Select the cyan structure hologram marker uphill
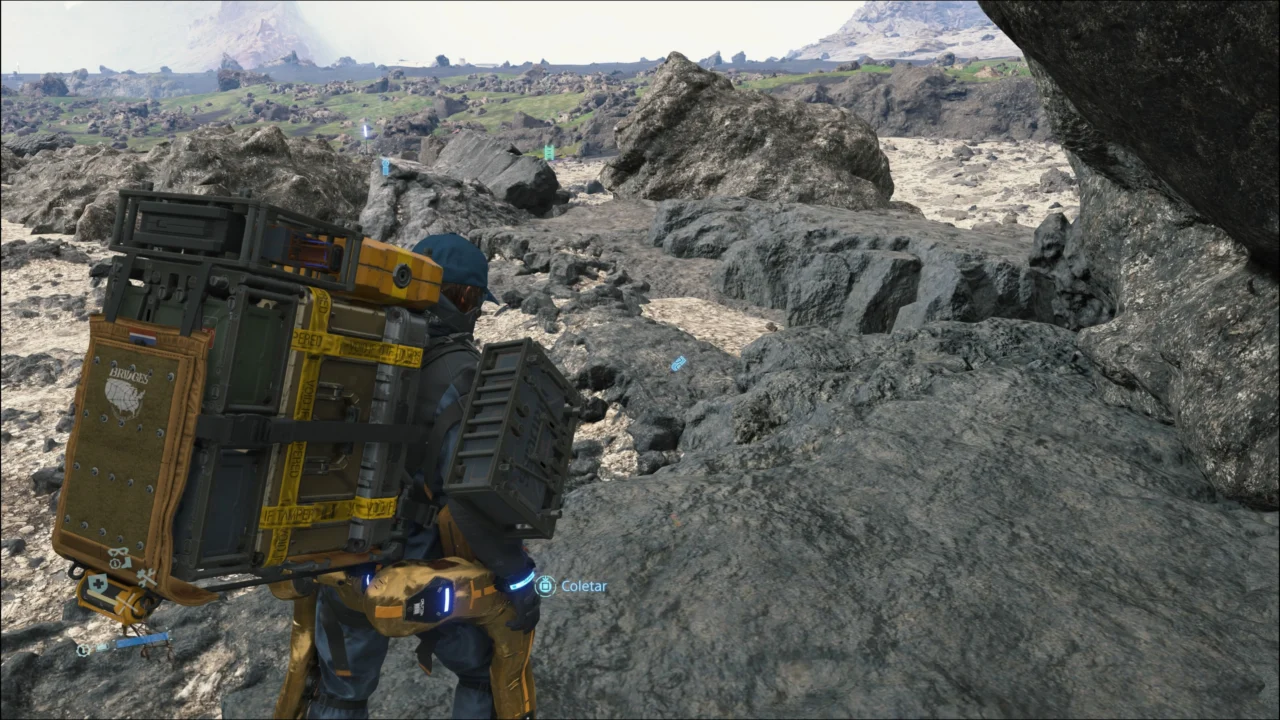Viewport: 1280px width, 720px height. 549,152
